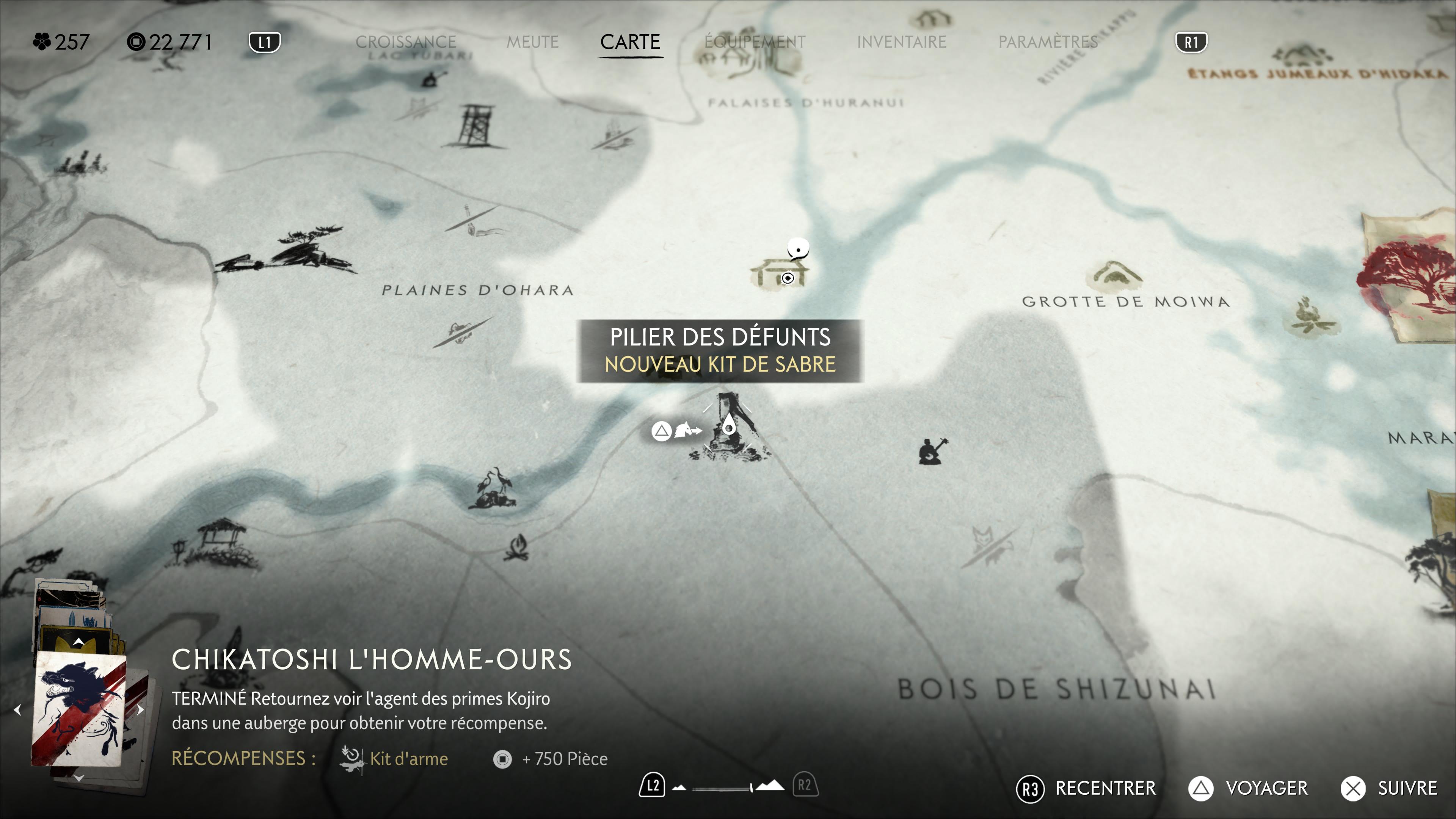Cycle to the previous quest card left arrow
Image resolution: width=1456 pixels, height=819 pixels.
17,709
